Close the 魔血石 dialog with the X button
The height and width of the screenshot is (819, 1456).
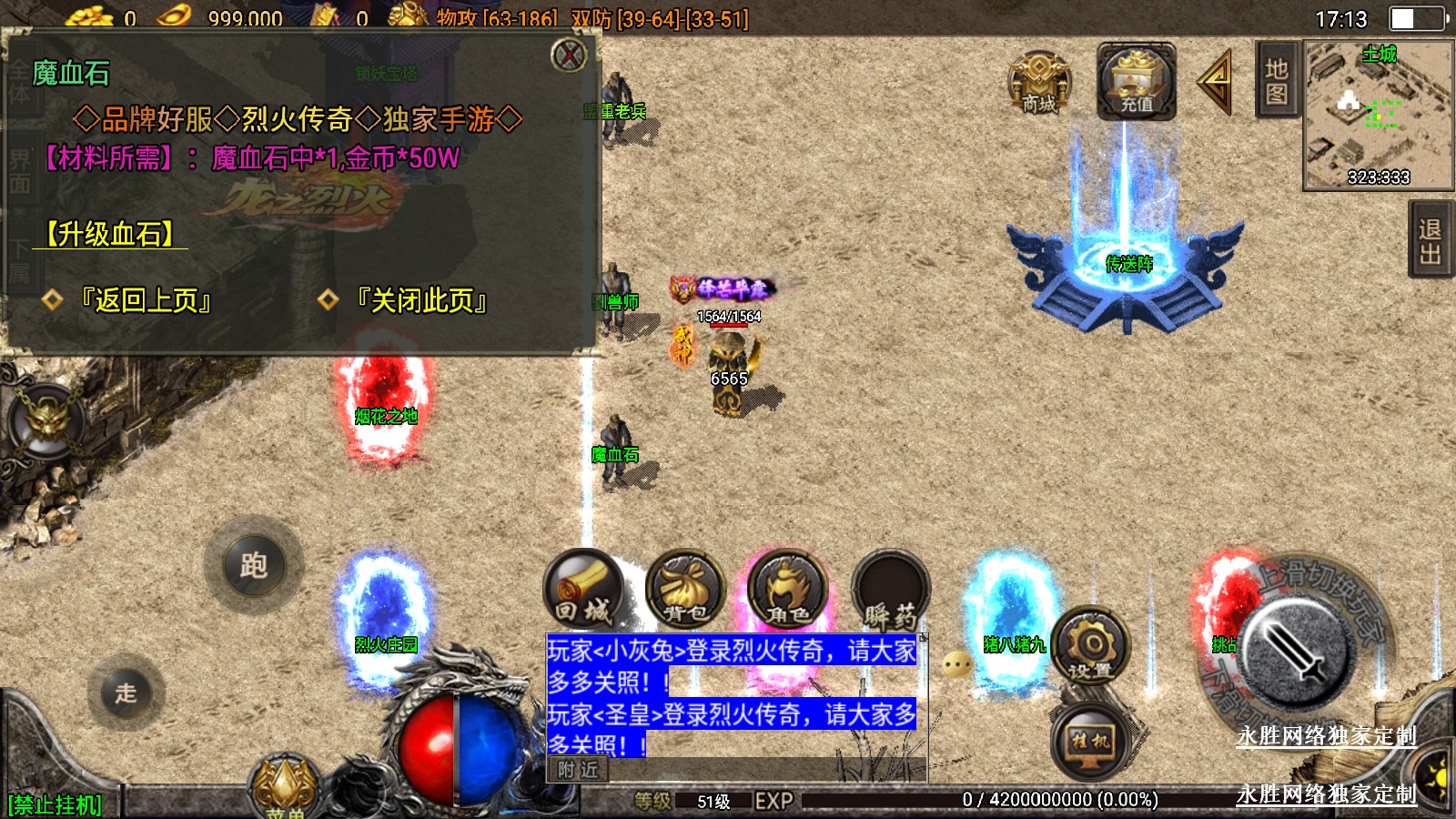(x=570, y=56)
